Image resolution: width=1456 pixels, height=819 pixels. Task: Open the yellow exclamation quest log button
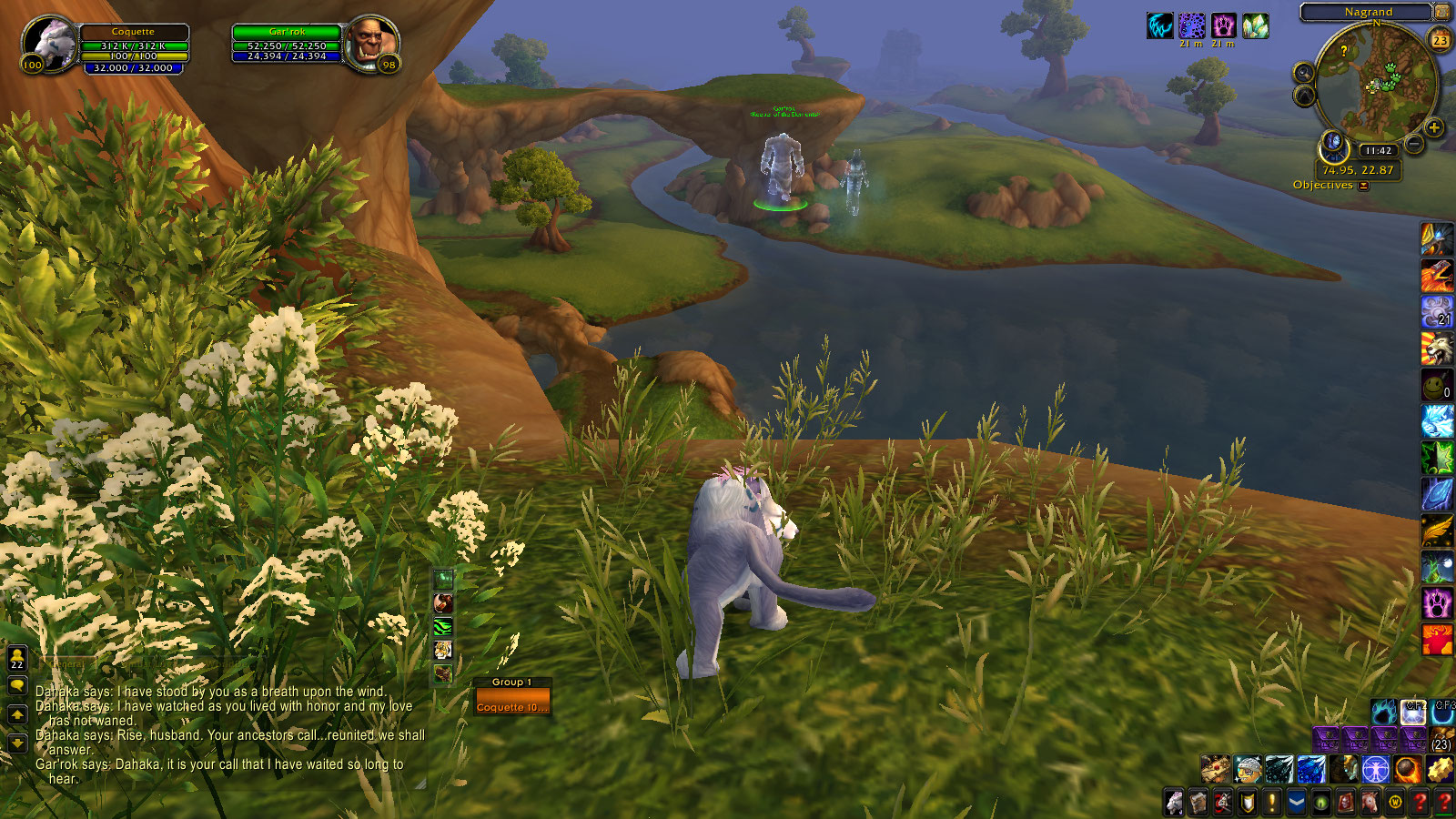pos(1272,803)
